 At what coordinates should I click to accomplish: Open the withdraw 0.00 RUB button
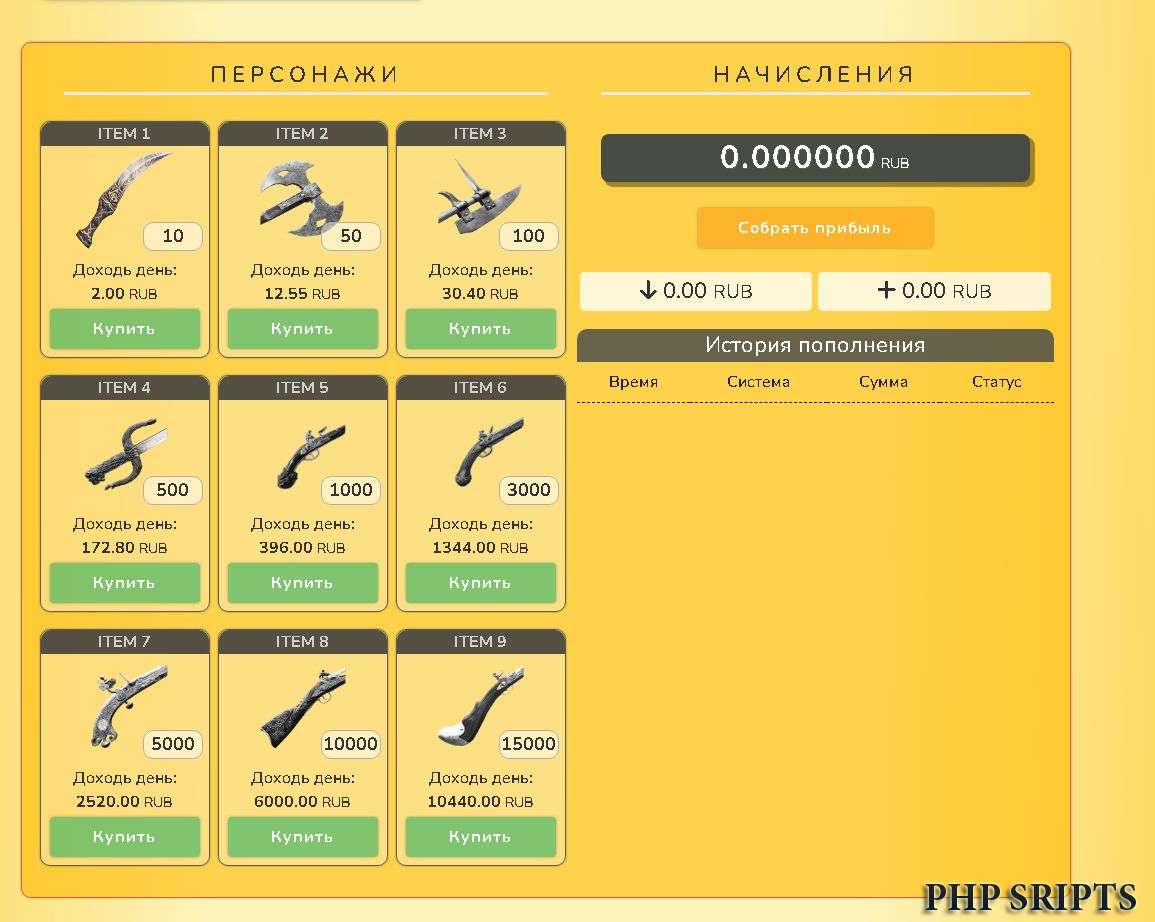click(x=696, y=291)
